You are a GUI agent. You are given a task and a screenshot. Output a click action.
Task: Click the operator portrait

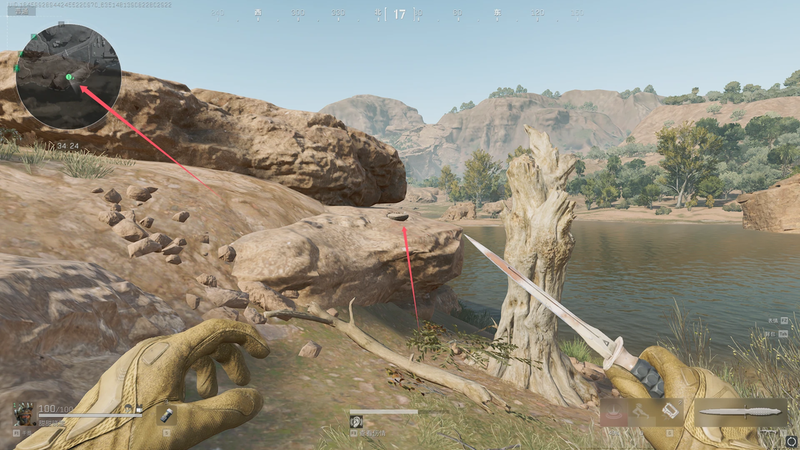(x=24, y=412)
